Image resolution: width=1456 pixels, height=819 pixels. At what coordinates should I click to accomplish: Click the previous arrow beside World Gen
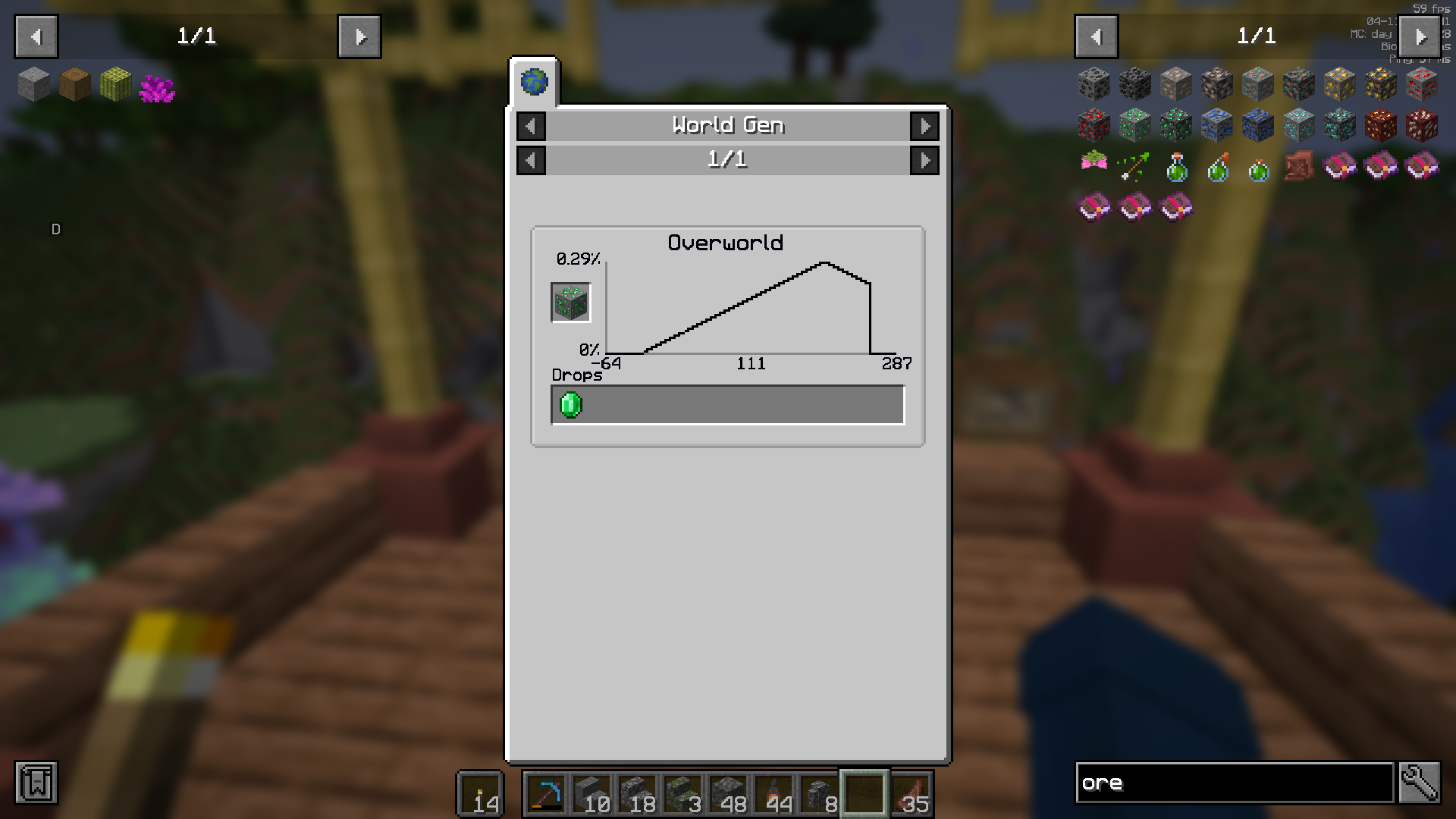531,126
